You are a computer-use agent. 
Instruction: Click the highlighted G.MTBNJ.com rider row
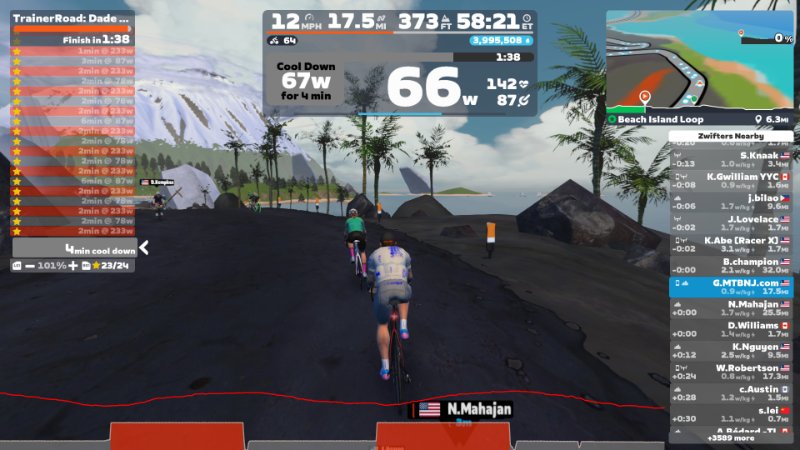731,287
